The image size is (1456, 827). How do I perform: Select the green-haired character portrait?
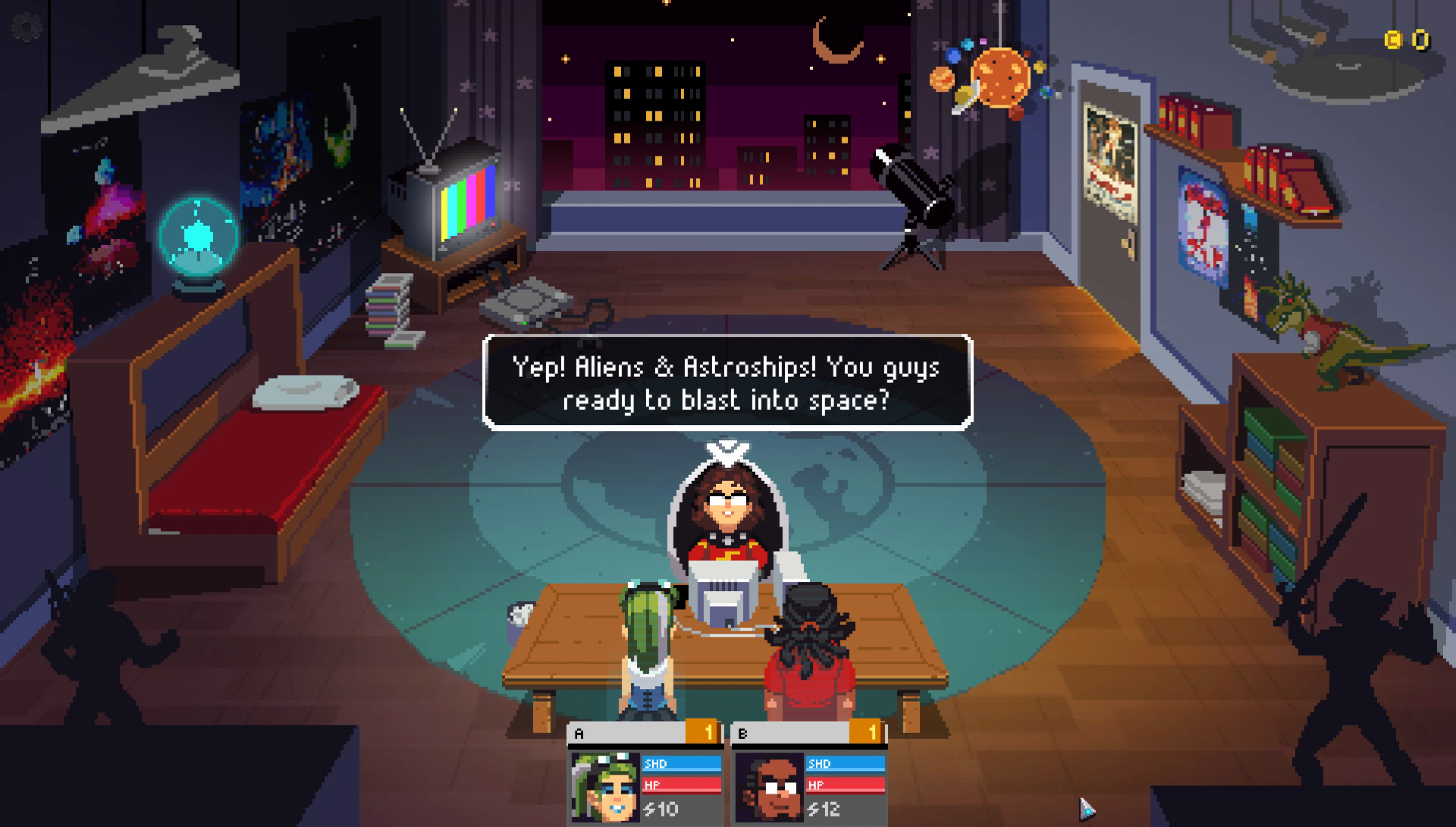[x=605, y=787]
